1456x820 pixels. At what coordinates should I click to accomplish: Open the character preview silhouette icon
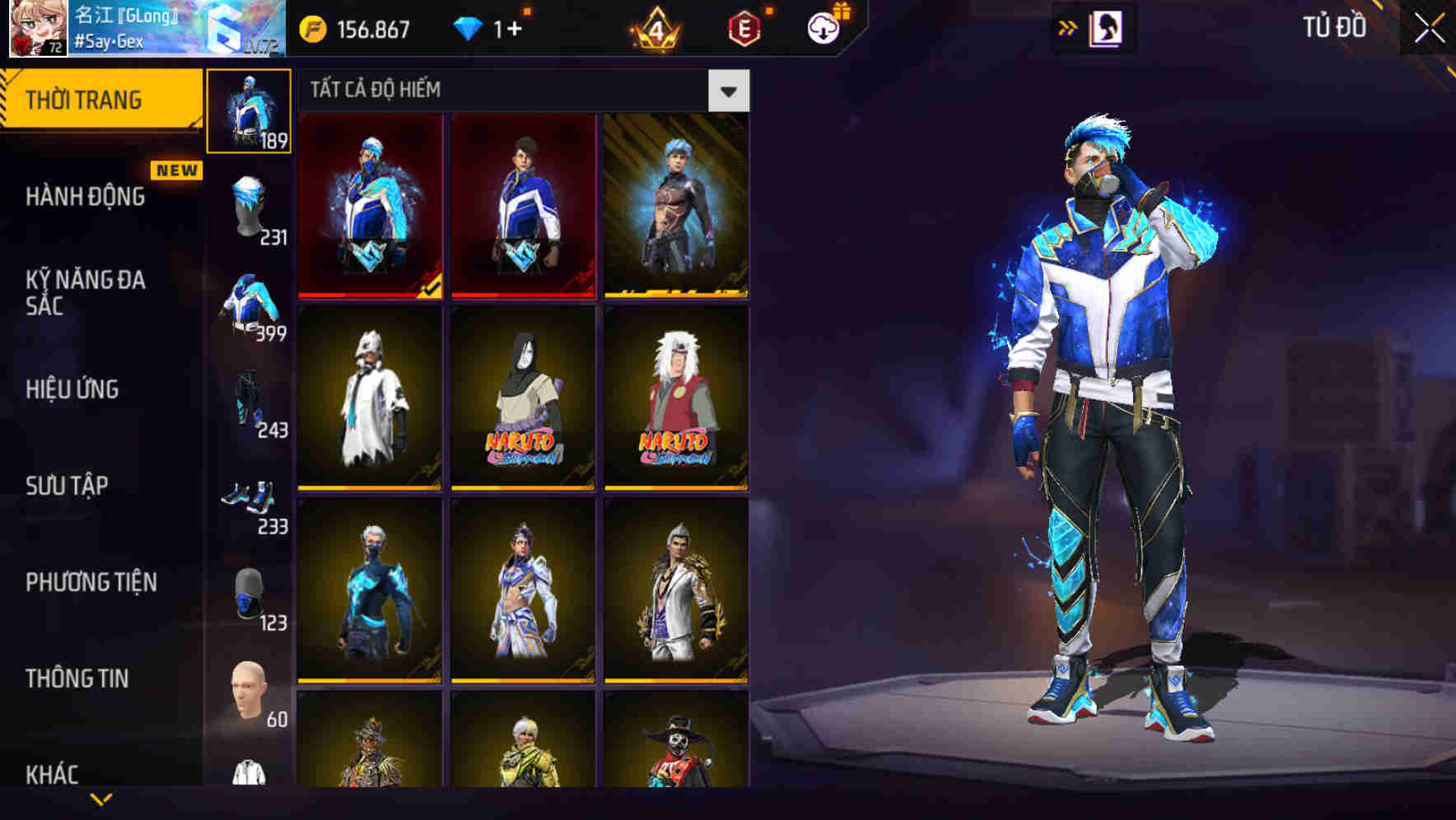pyautogui.click(x=1108, y=27)
